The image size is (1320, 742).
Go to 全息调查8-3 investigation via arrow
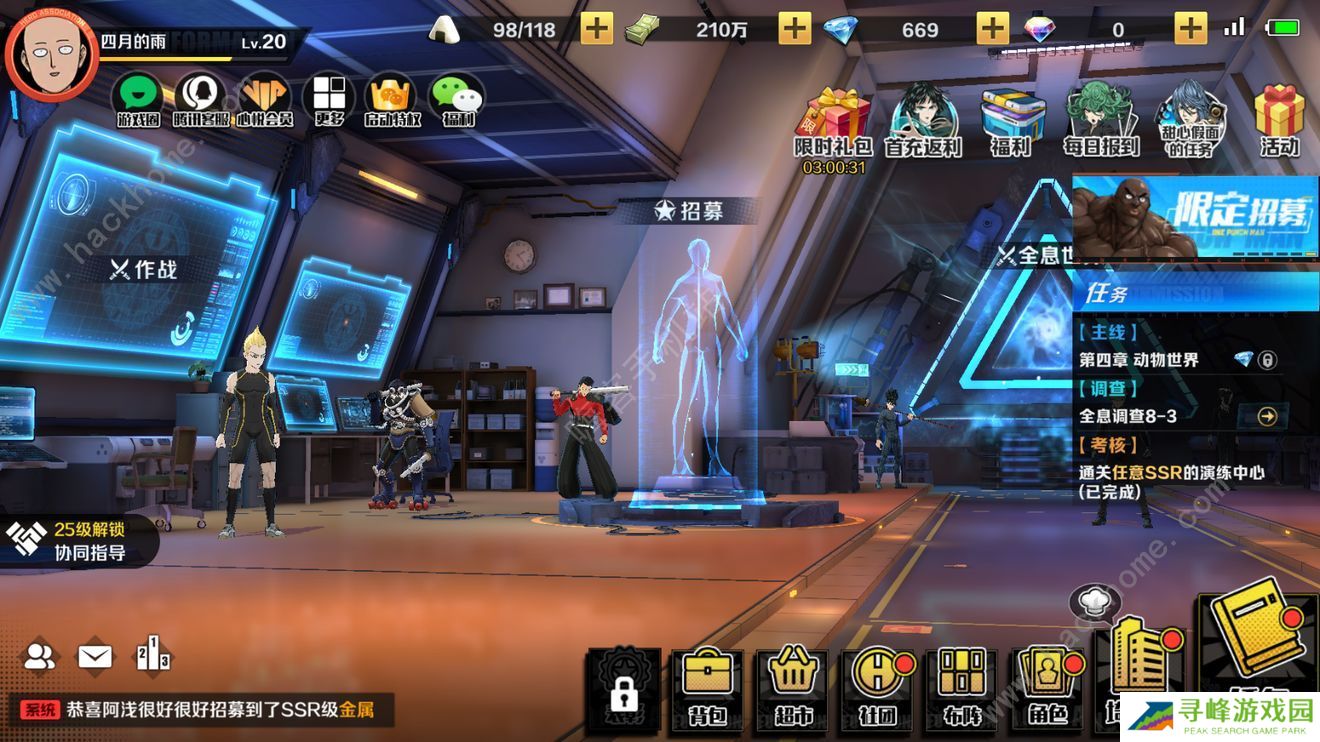coord(1267,416)
